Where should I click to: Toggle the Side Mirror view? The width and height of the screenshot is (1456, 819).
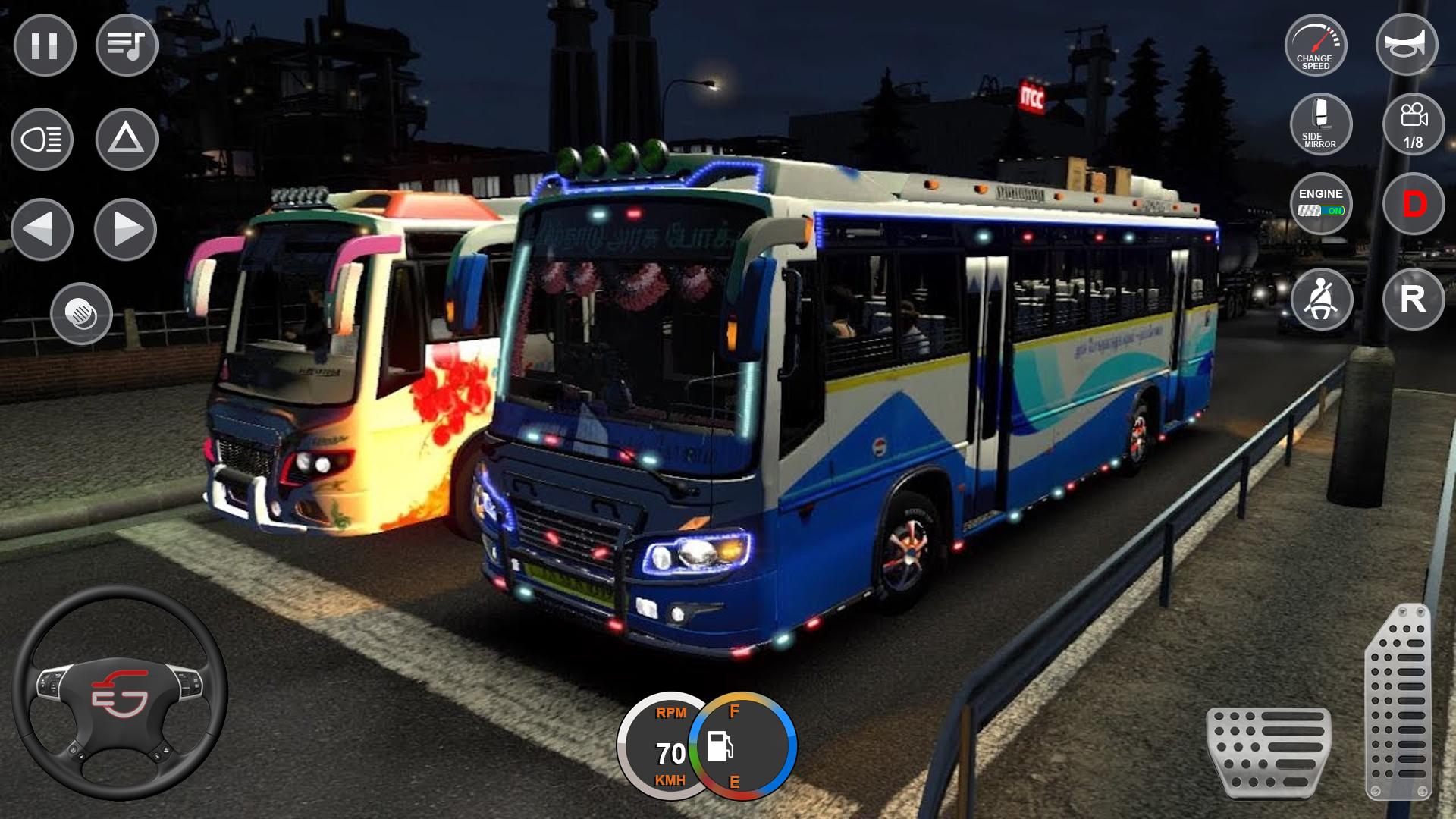[x=1321, y=124]
